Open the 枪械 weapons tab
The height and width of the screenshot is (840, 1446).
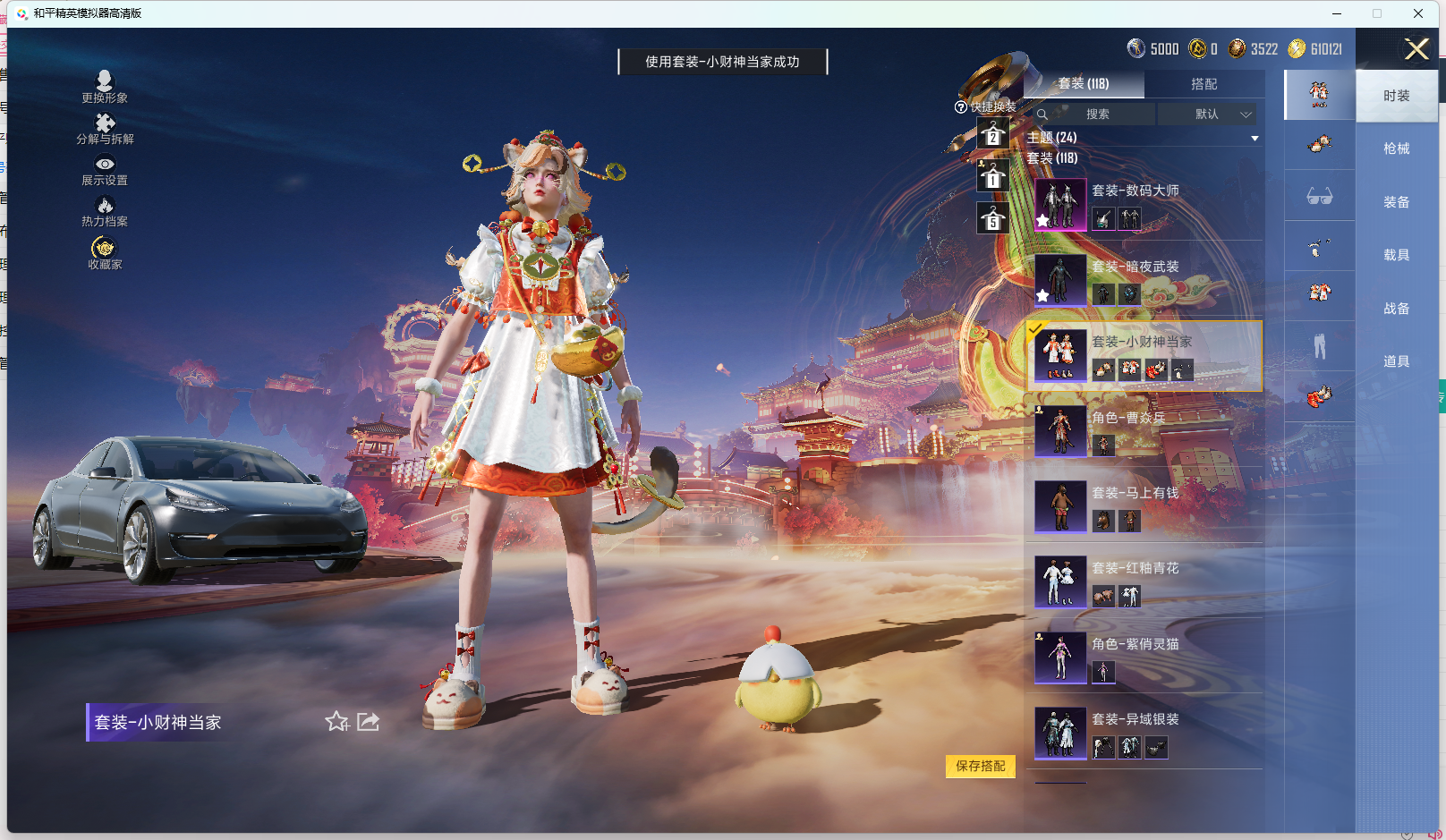point(1399,148)
